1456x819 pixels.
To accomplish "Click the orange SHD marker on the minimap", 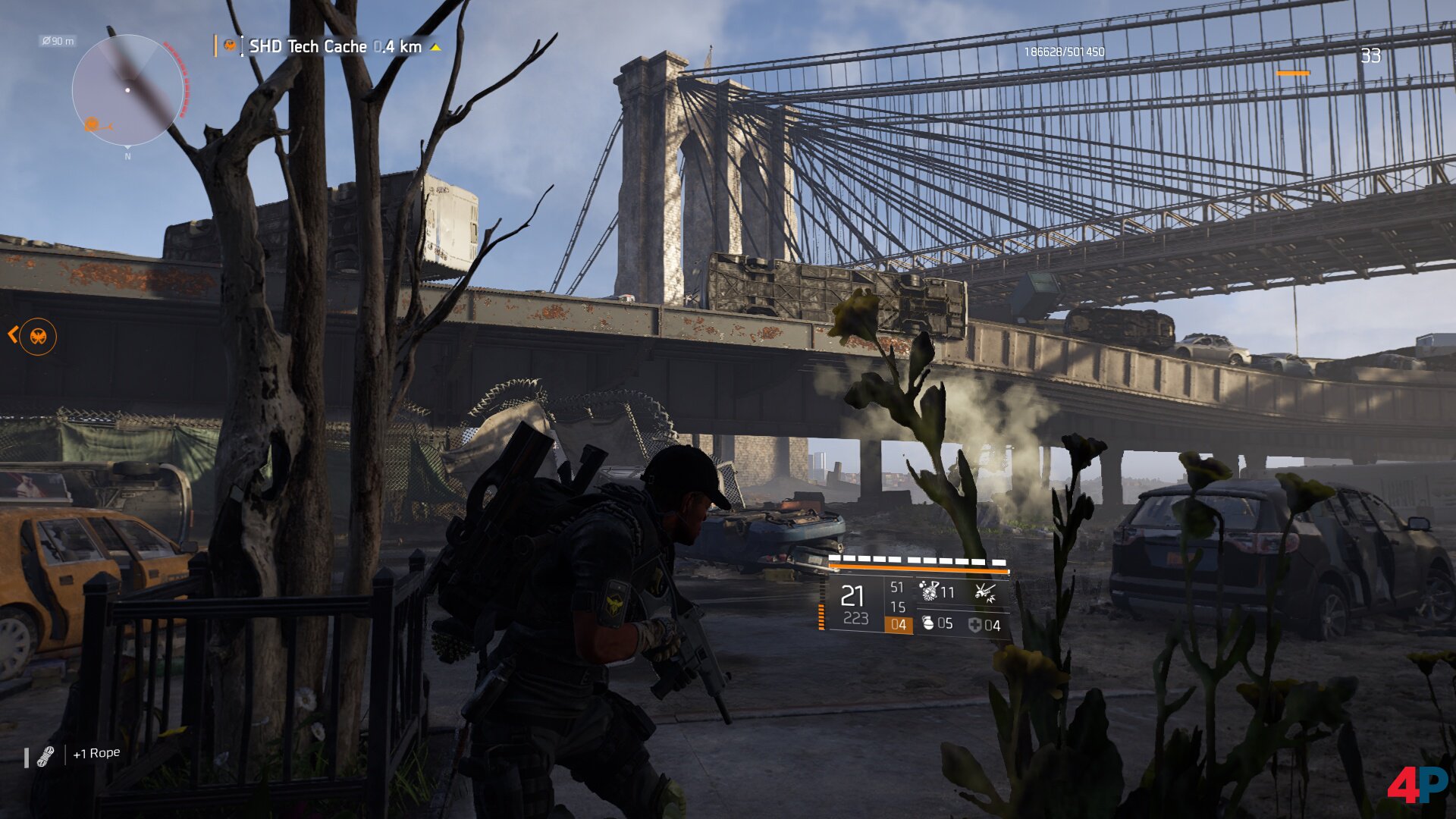I will [x=93, y=124].
